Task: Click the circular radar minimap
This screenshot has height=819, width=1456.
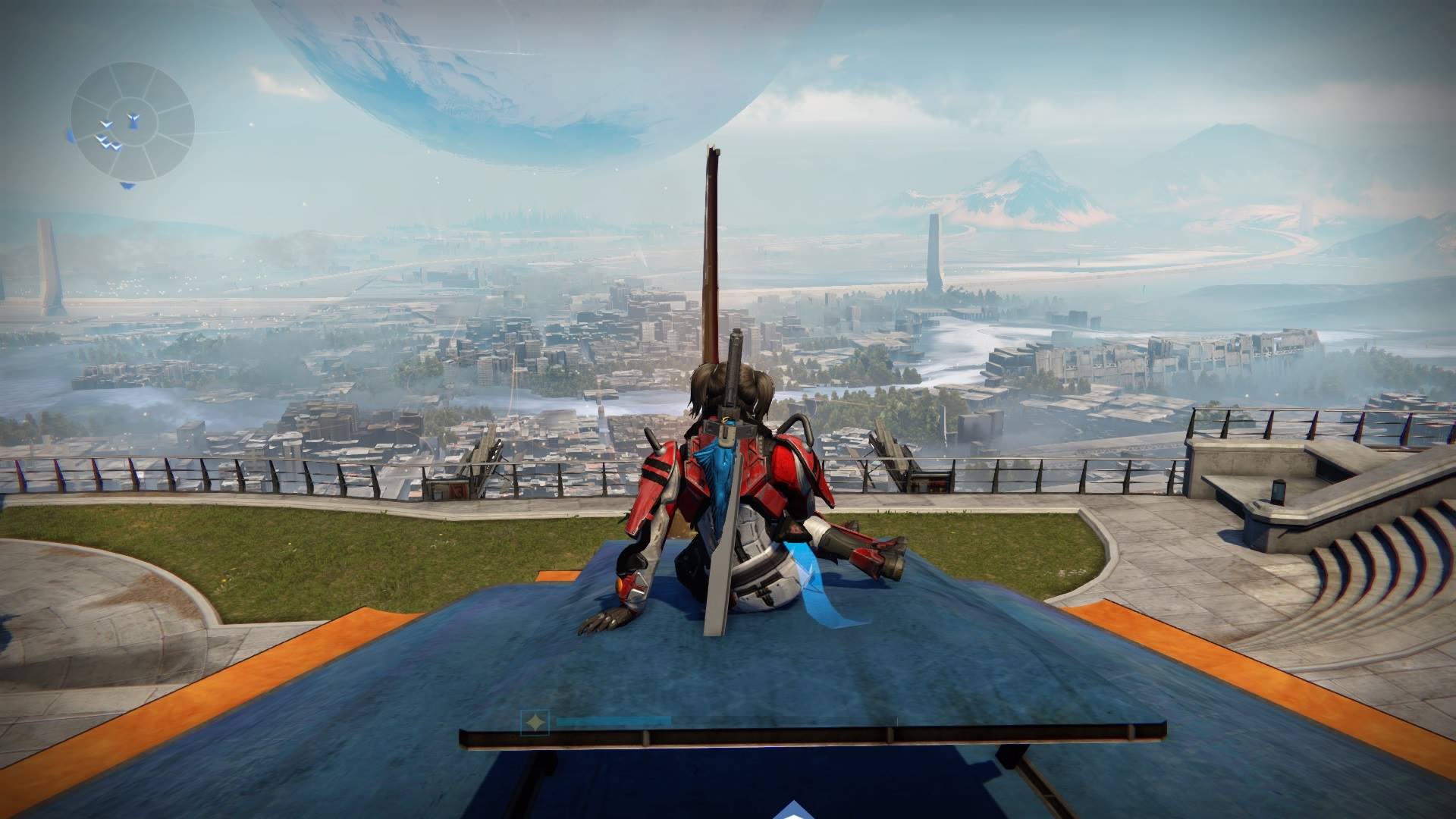Action: tap(133, 122)
